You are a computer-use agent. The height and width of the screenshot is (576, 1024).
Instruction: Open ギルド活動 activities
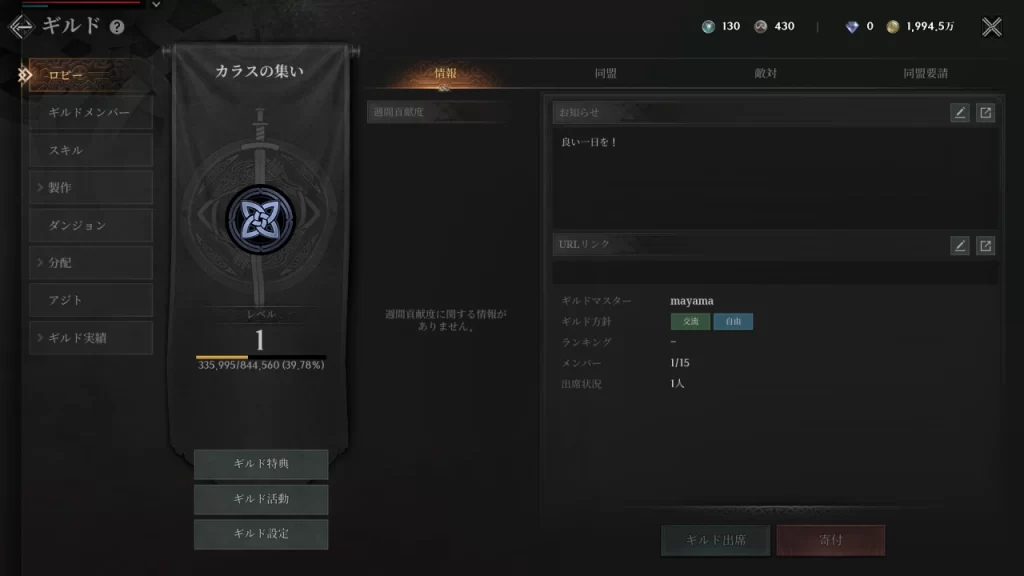coord(261,499)
